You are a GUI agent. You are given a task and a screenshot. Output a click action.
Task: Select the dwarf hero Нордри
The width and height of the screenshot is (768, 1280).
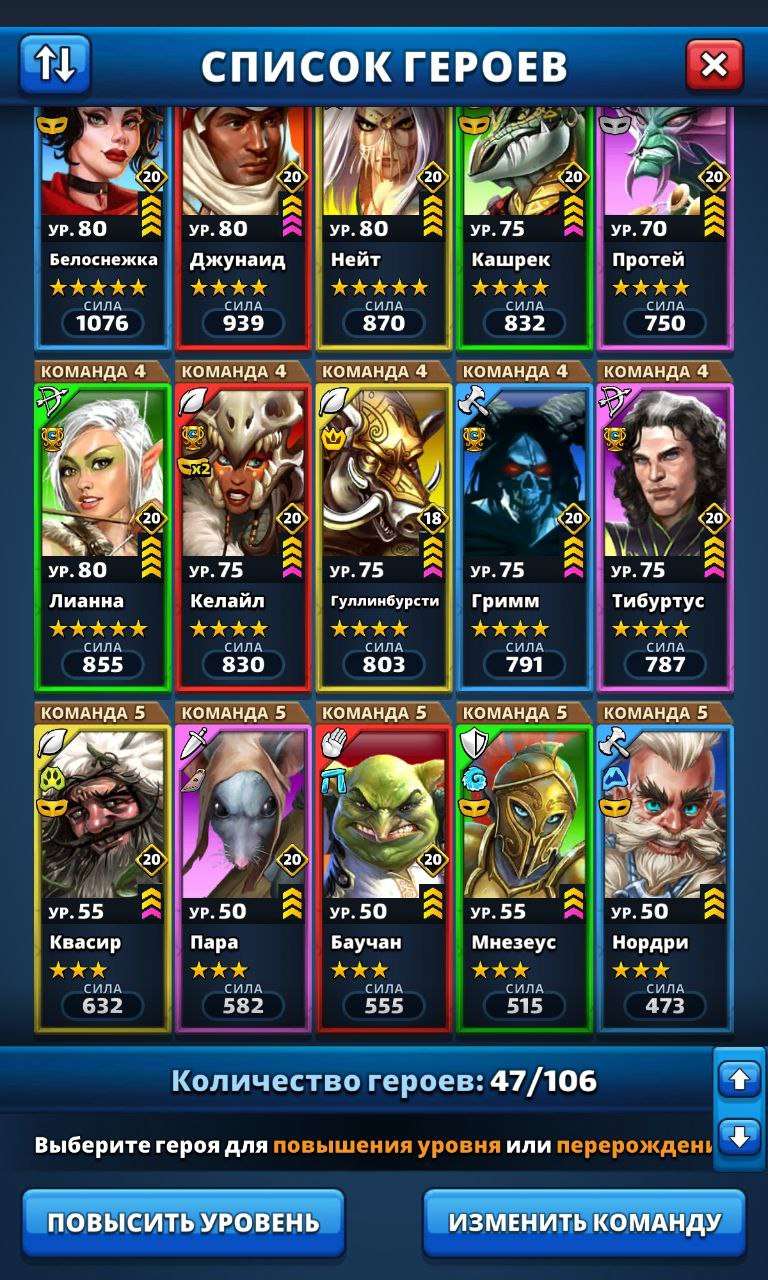665,875
